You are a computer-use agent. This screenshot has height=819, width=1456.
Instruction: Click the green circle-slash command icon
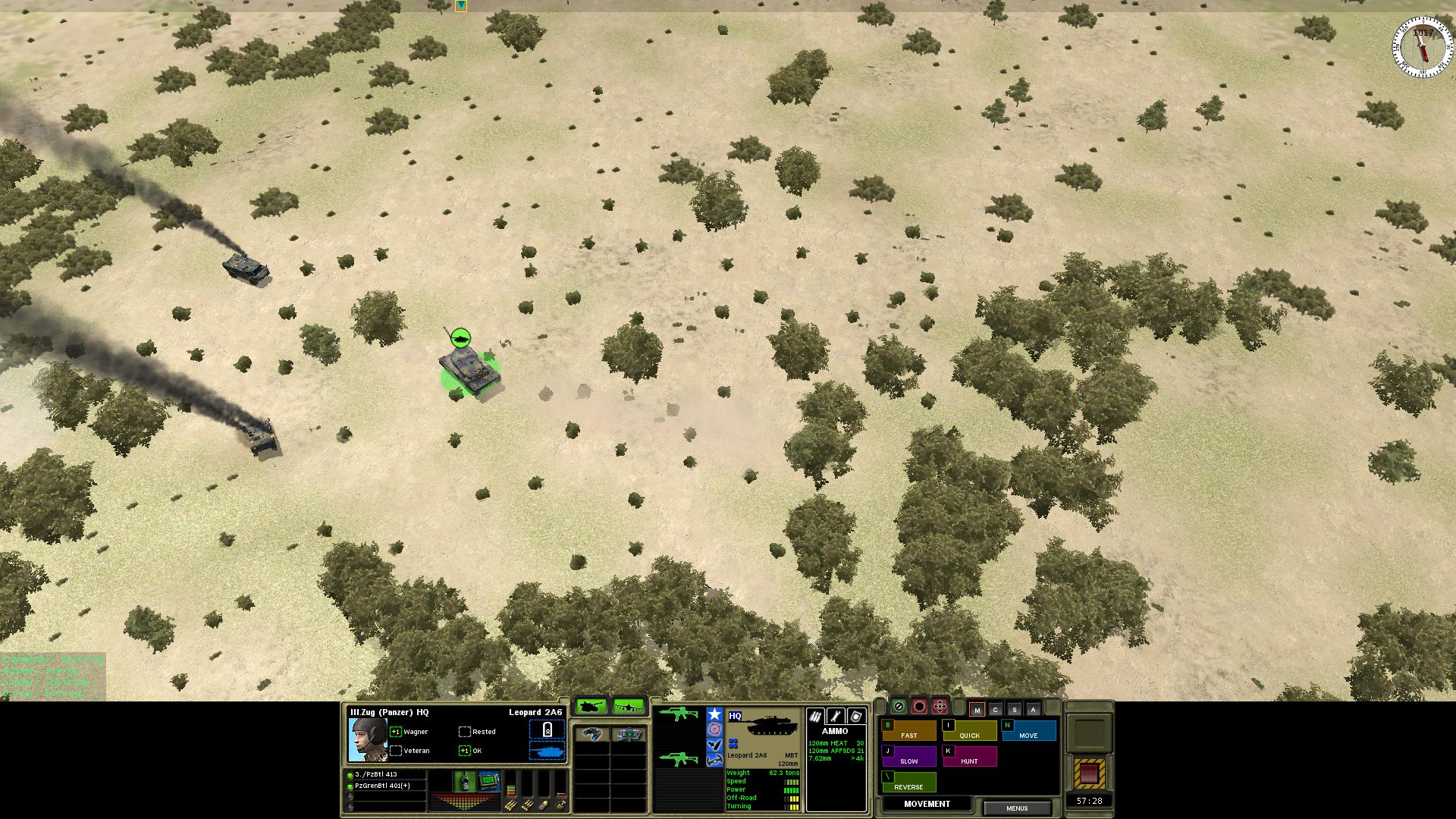click(899, 707)
